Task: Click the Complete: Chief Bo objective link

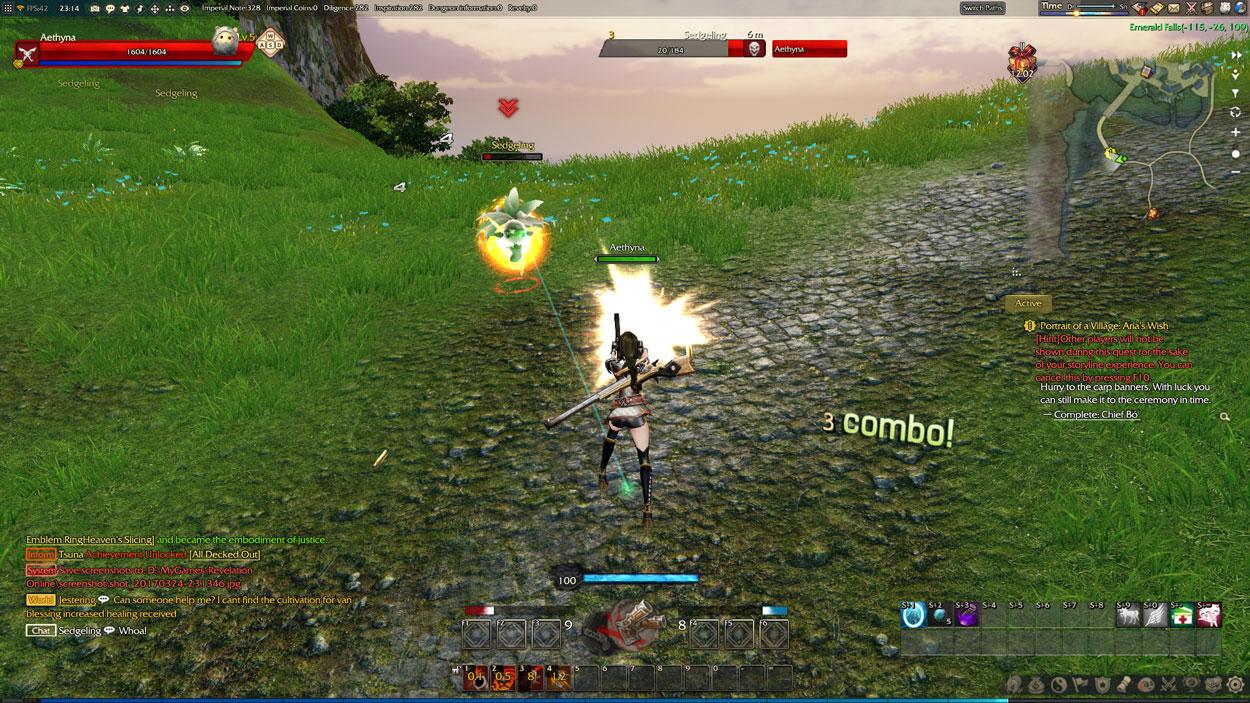Action: click(1095, 415)
